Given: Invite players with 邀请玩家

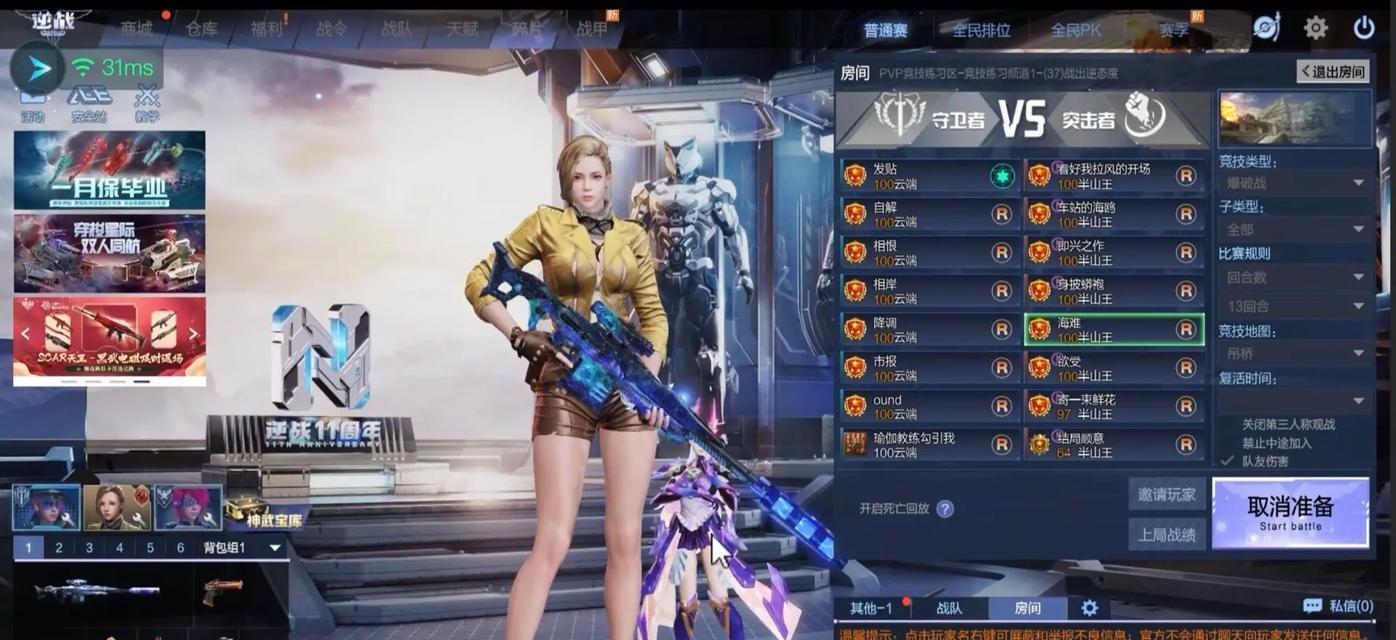Looking at the screenshot, I should click(x=1166, y=494).
